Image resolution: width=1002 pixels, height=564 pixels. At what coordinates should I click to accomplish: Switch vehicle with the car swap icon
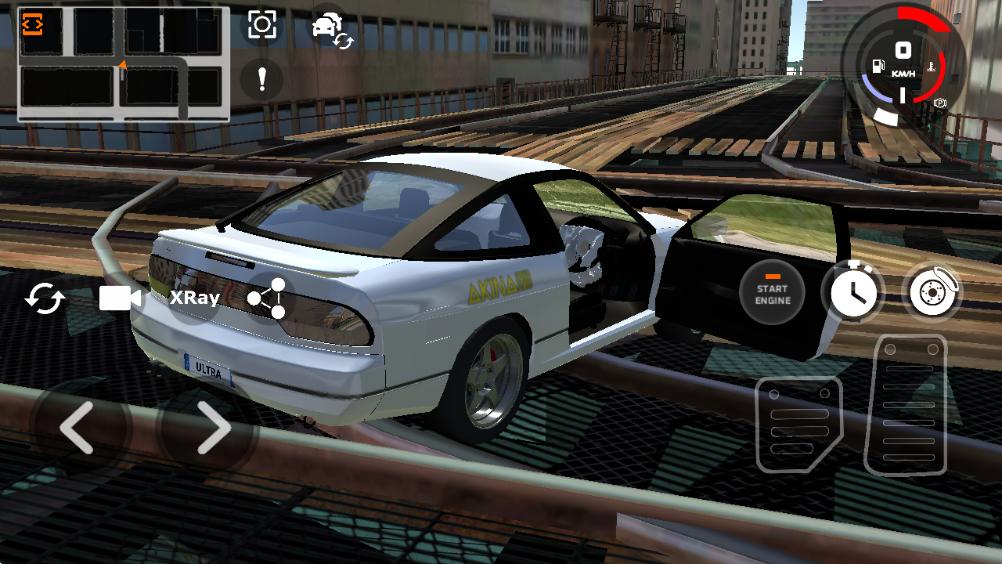pos(331,27)
